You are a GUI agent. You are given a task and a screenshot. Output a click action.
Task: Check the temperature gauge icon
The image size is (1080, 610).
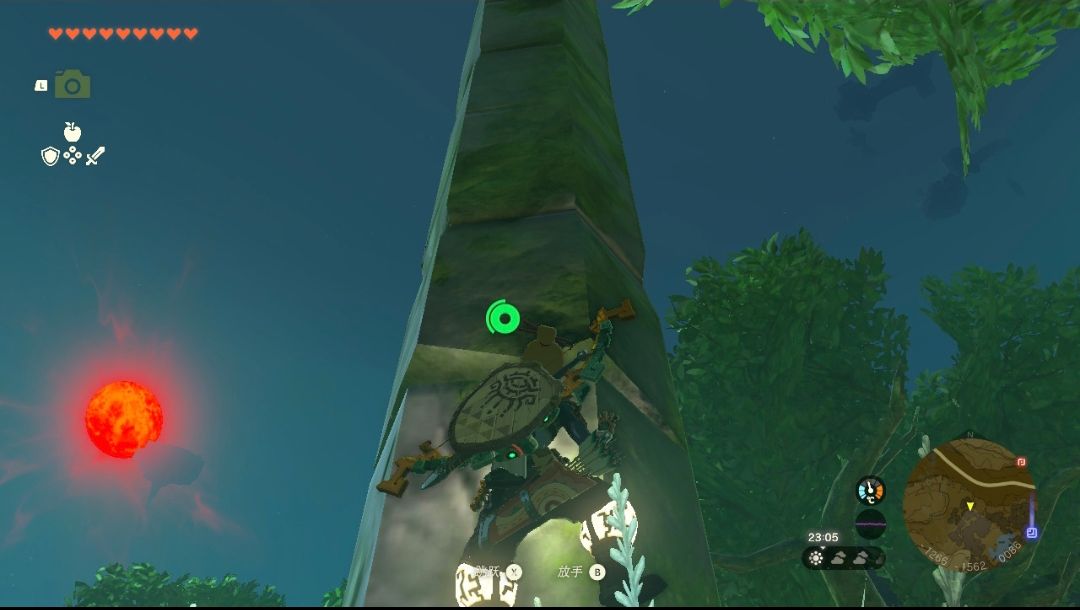coord(871,490)
